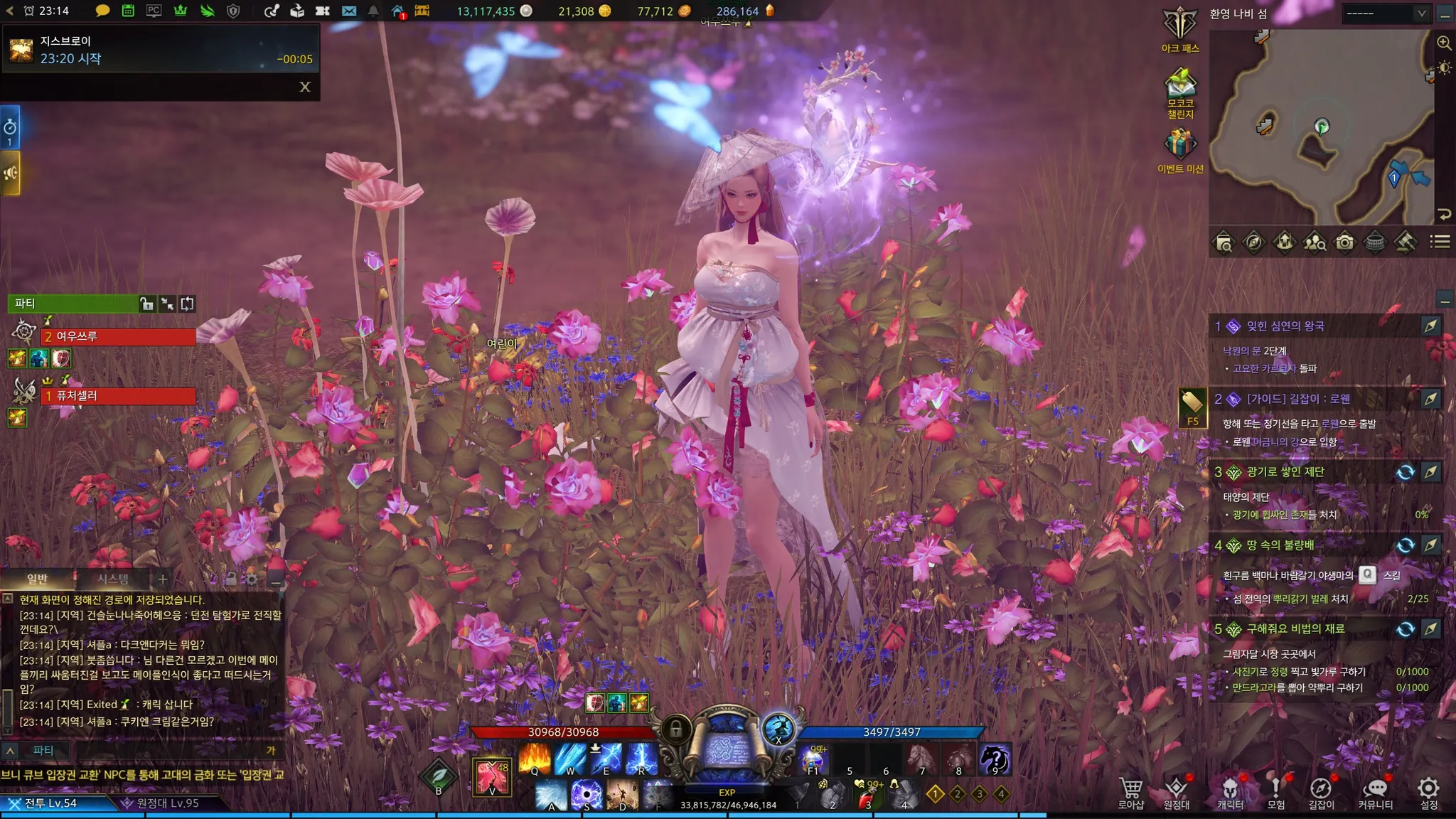The height and width of the screenshot is (819, 1456).
Task: Open the 커뮤니티 menu
Action: 1375,792
